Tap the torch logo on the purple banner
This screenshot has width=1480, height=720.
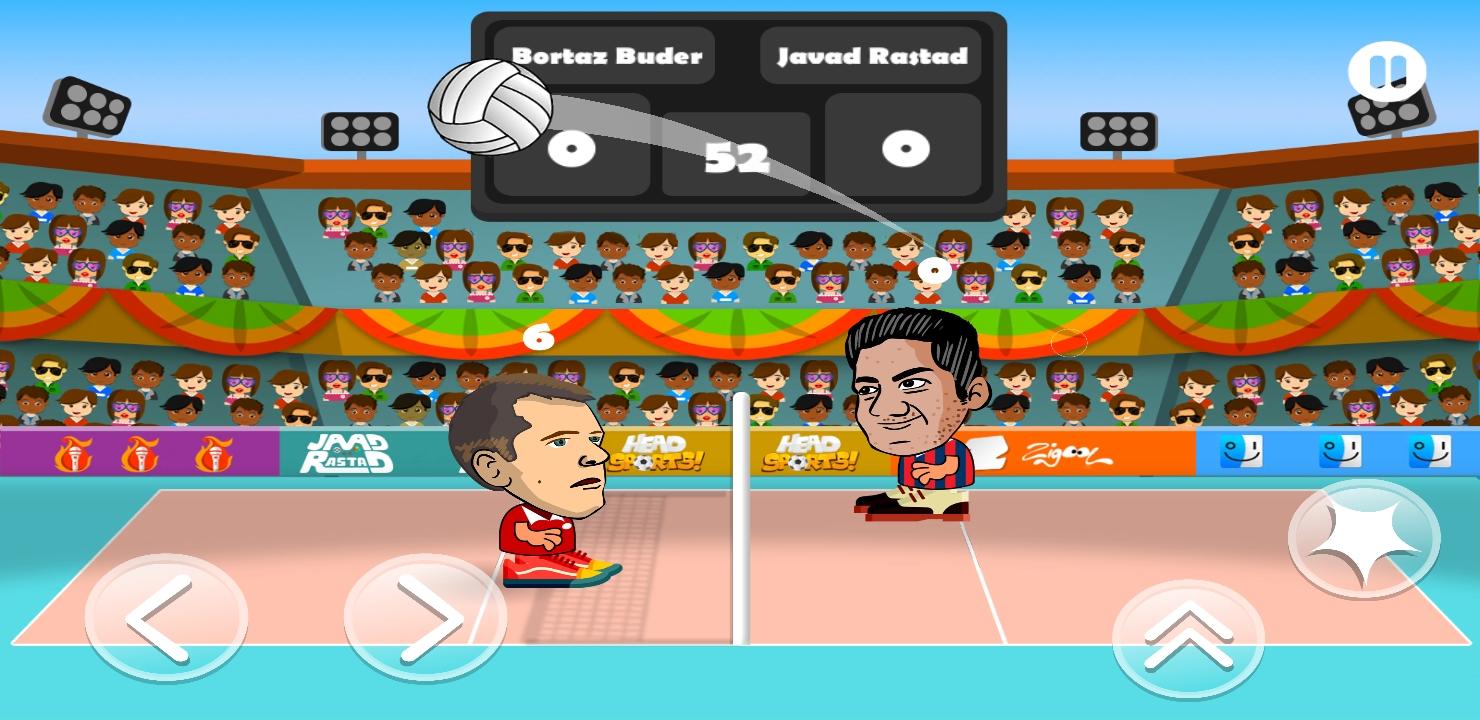(x=75, y=455)
